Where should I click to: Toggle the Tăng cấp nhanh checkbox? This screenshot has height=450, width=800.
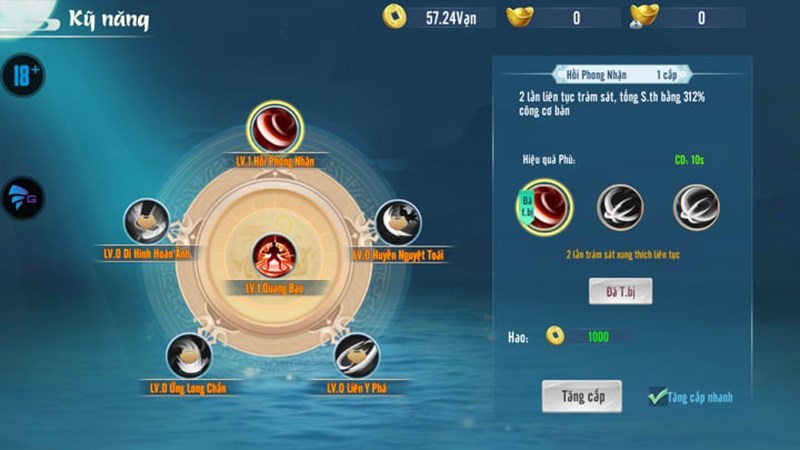coord(658,396)
